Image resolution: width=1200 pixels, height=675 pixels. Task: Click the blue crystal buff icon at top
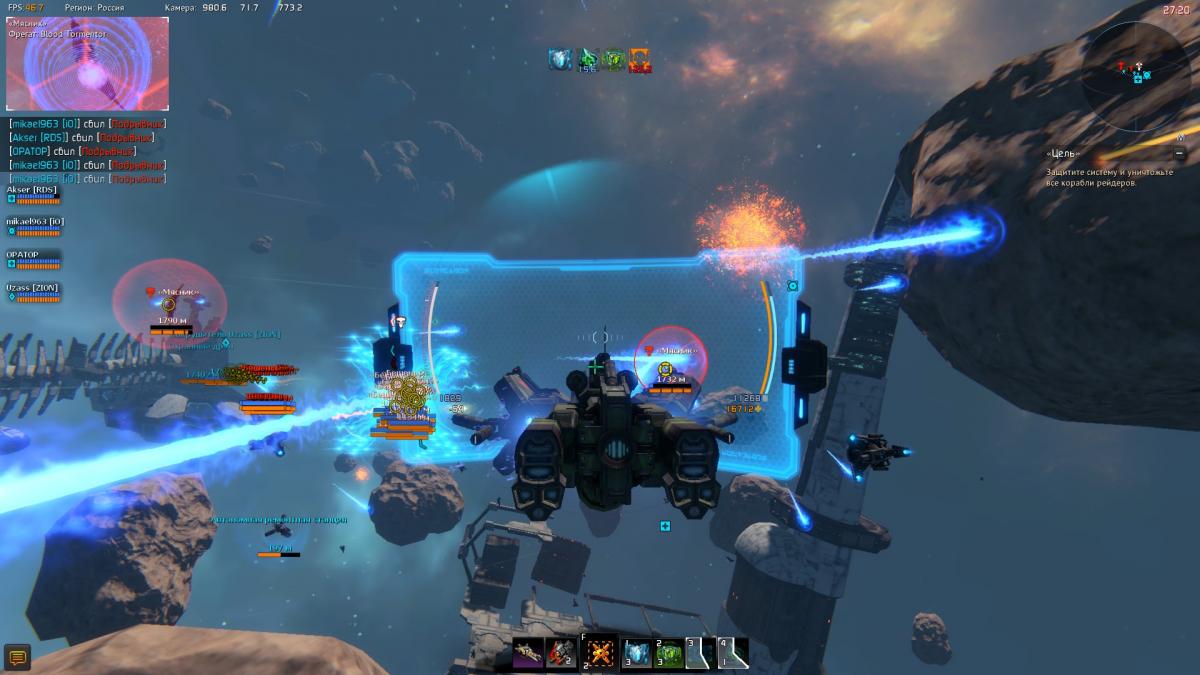click(560, 60)
